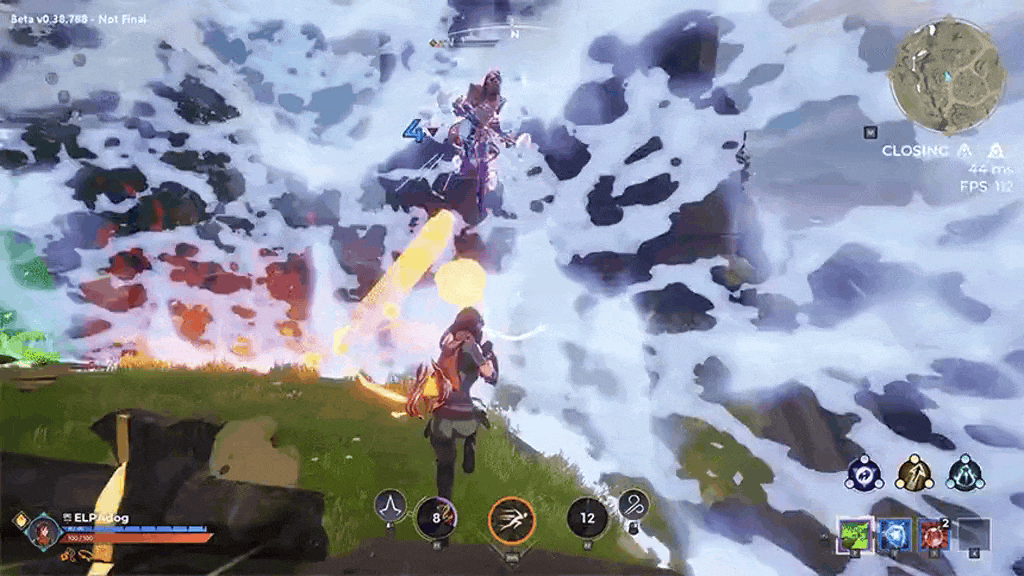Trigger the levitation peak icon
Viewport: 1024px width, 576px height.
coord(389,505)
